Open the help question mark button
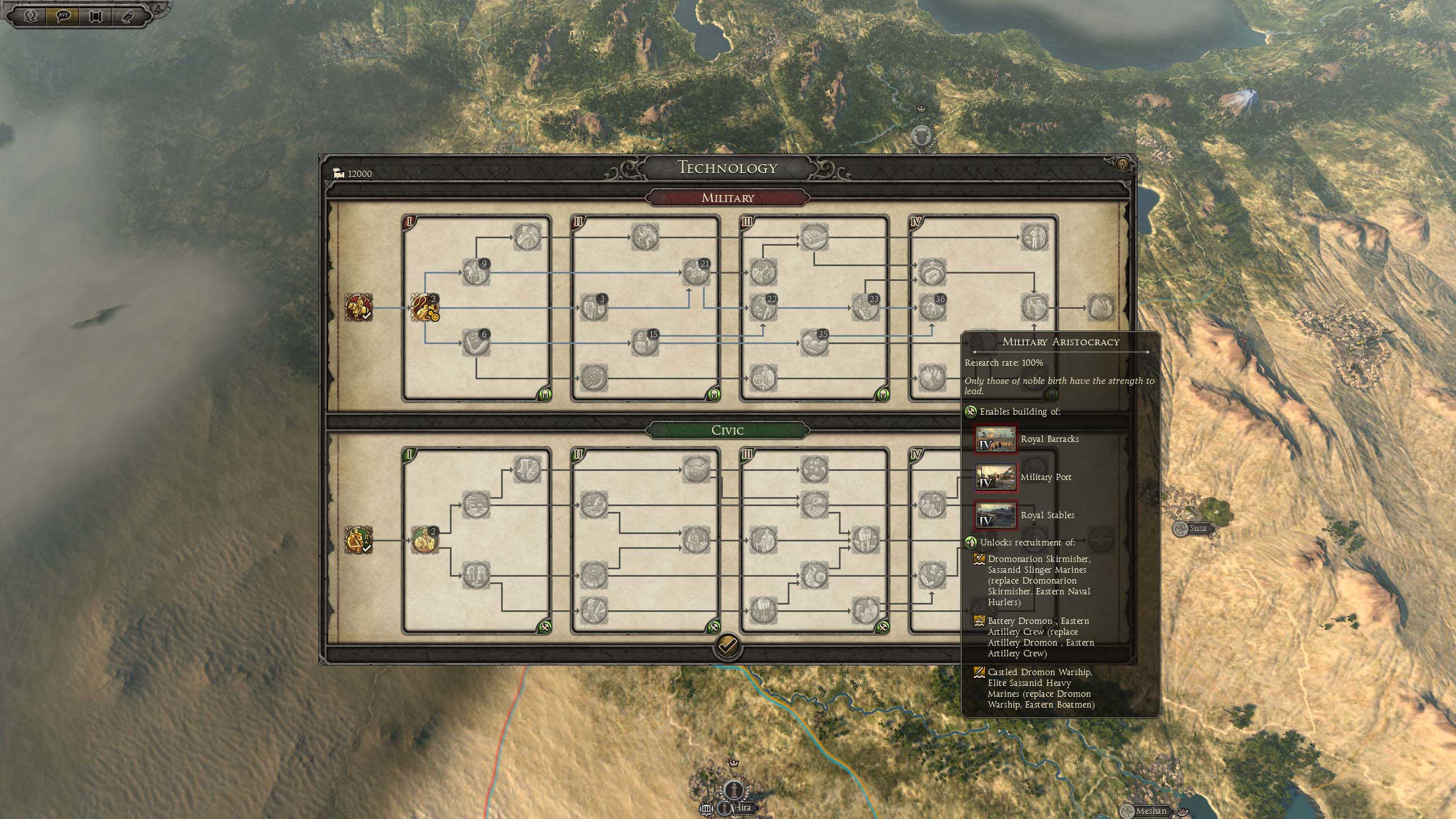This screenshot has height=819, width=1456. [x=1122, y=165]
